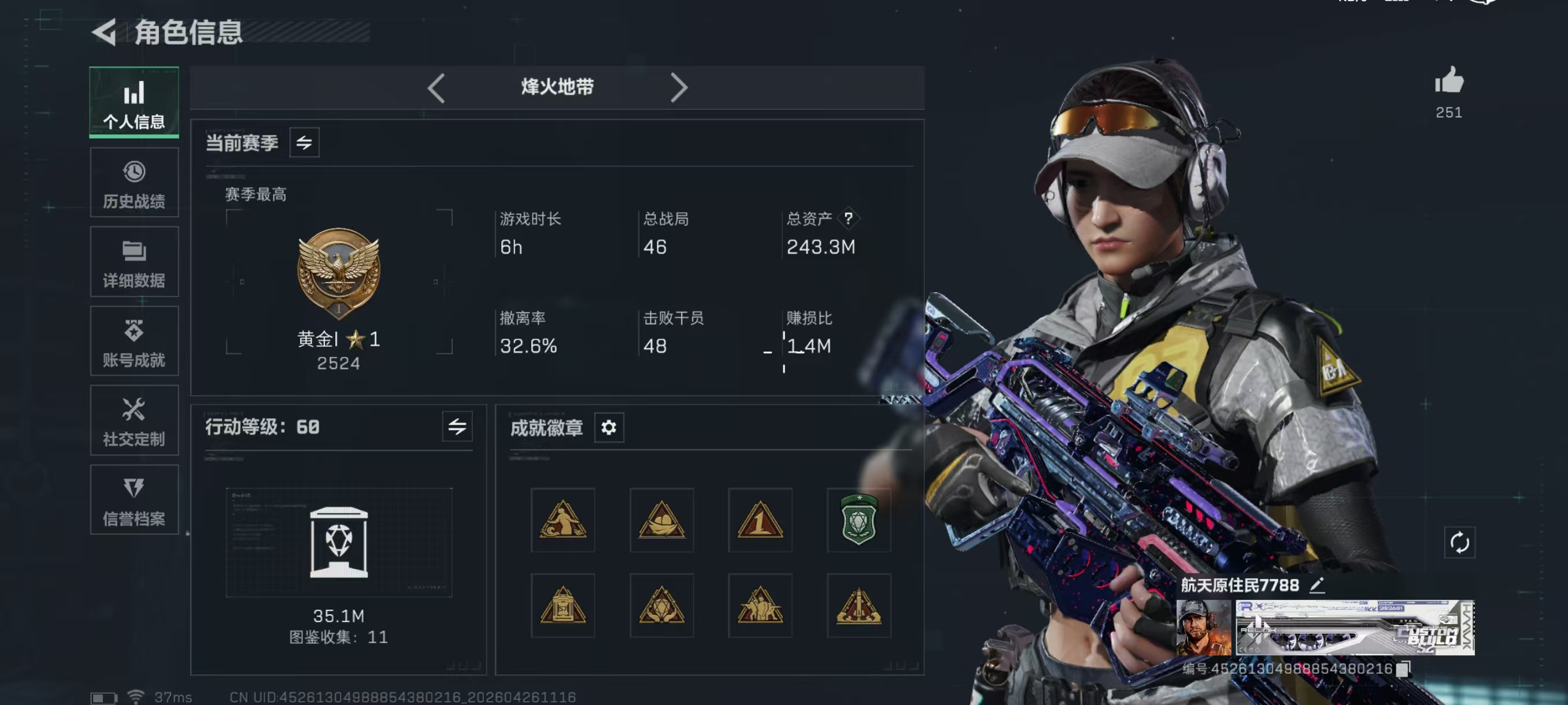
Task: View the 信誉档案 tab
Action: click(x=134, y=500)
